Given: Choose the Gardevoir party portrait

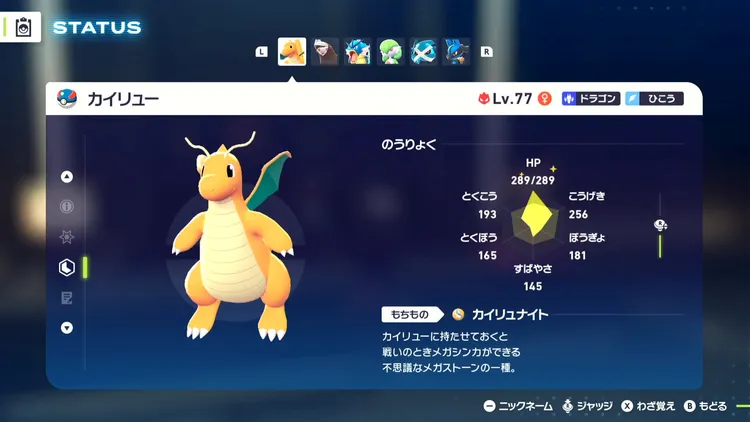Looking at the screenshot, I should click(391, 51).
